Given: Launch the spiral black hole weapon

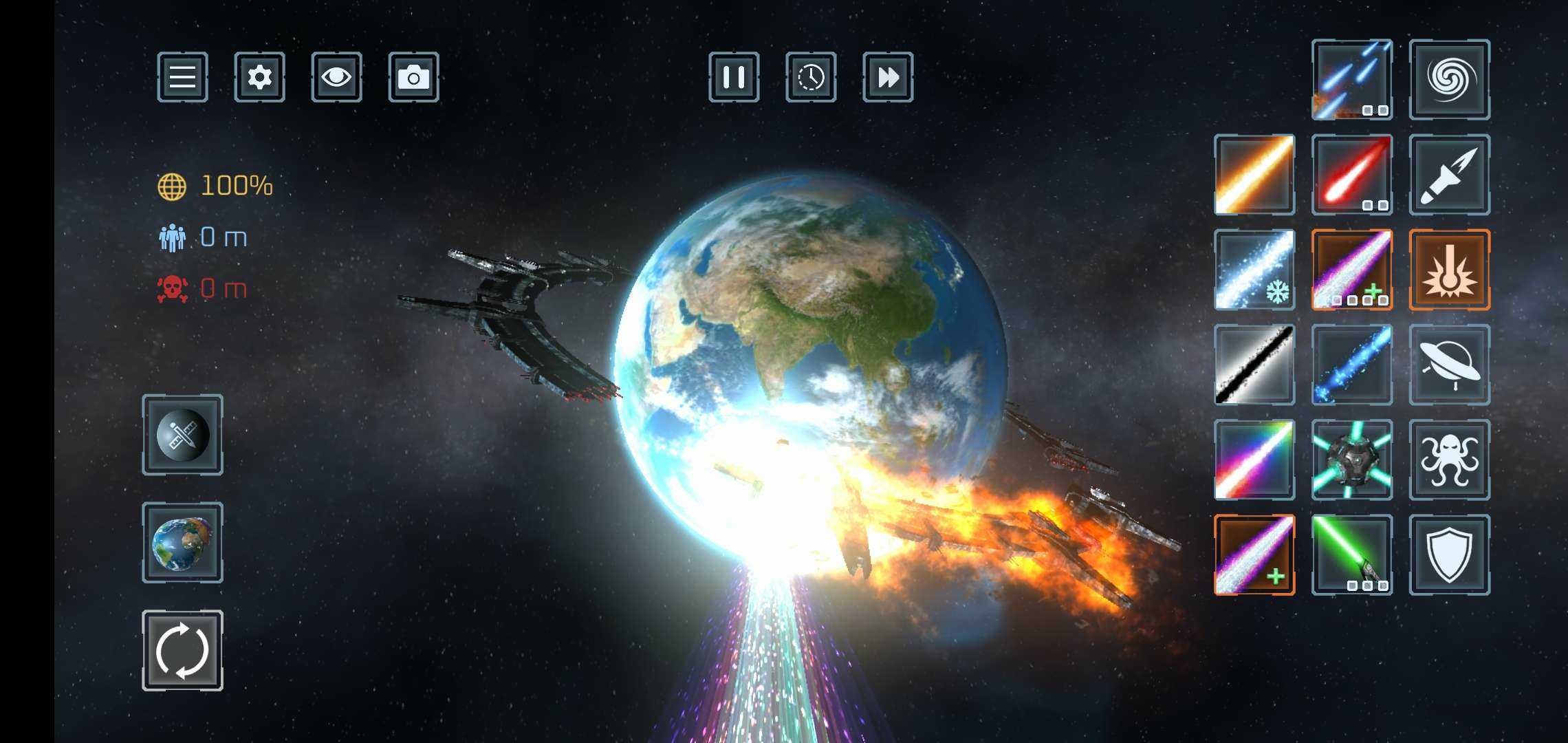Looking at the screenshot, I should coord(1450,80).
